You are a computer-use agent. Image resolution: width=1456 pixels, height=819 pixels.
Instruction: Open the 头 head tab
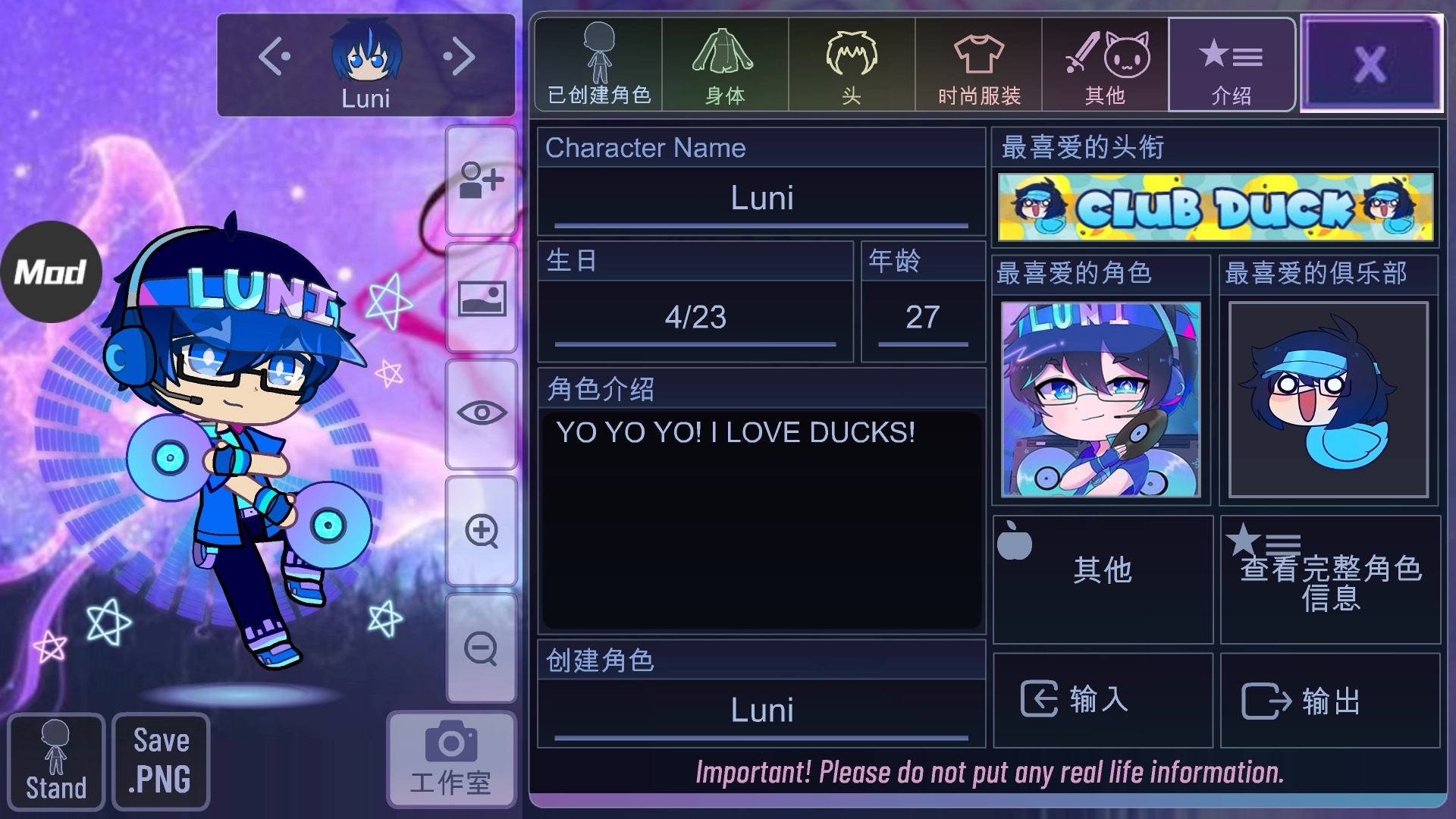pyautogui.click(x=851, y=65)
